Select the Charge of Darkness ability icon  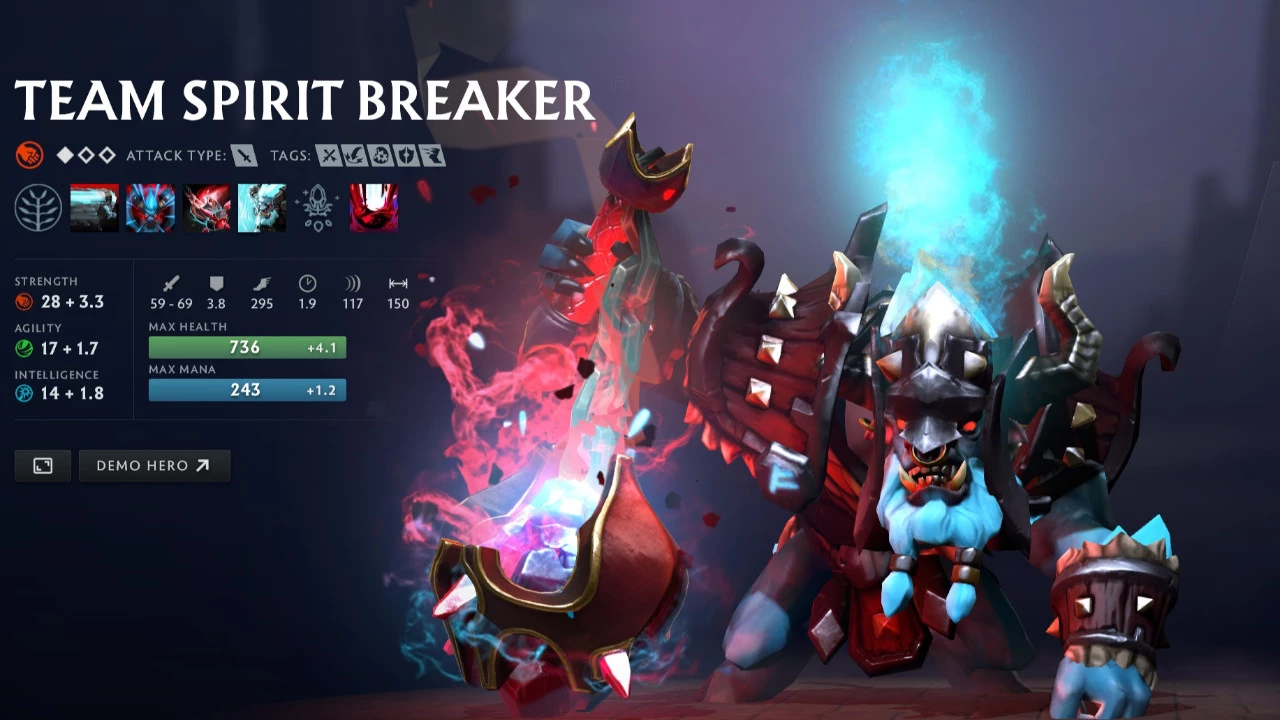[x=95, y=208]
